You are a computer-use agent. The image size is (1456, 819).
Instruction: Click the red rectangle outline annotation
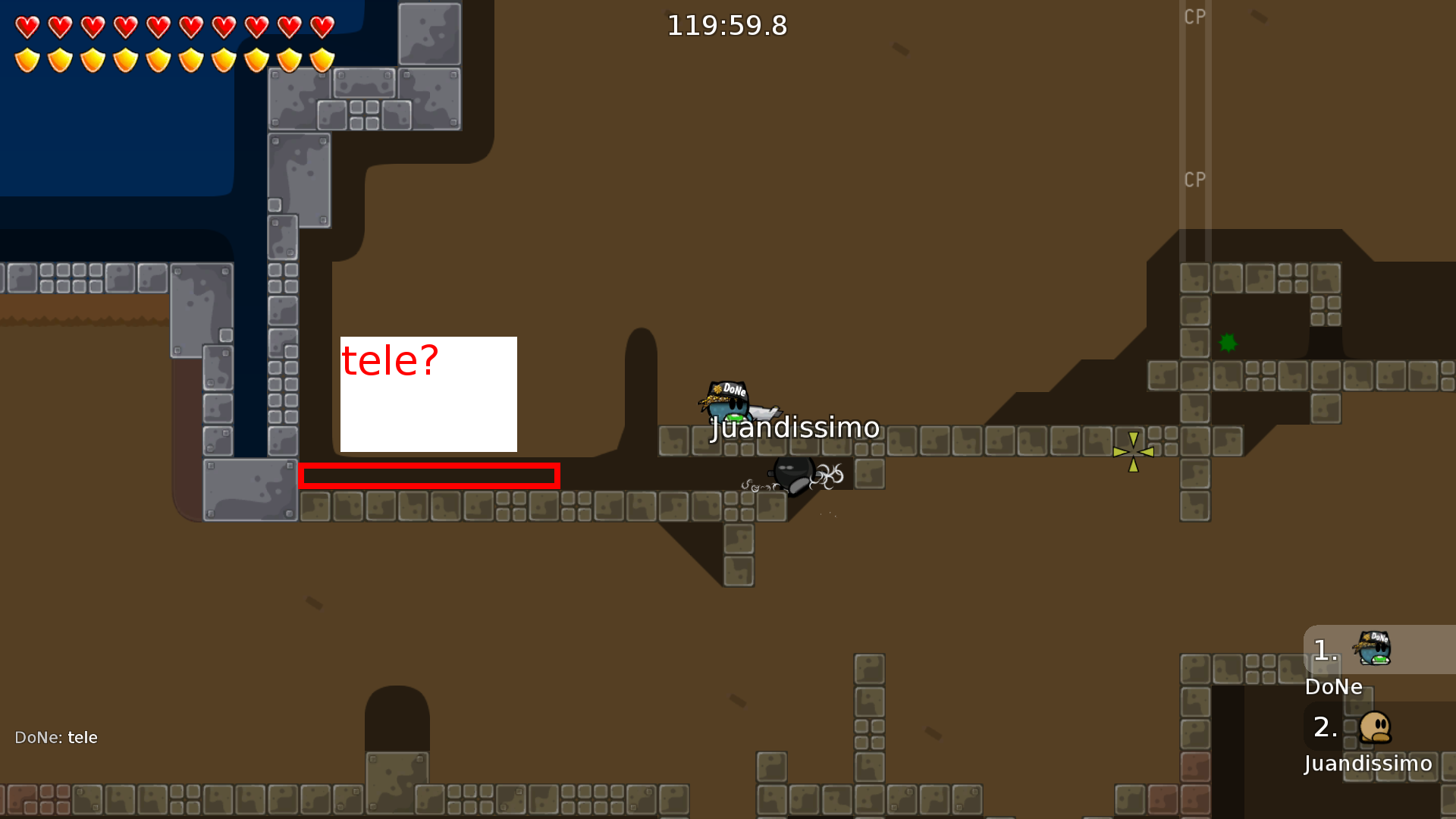click(x=430, y=476)
